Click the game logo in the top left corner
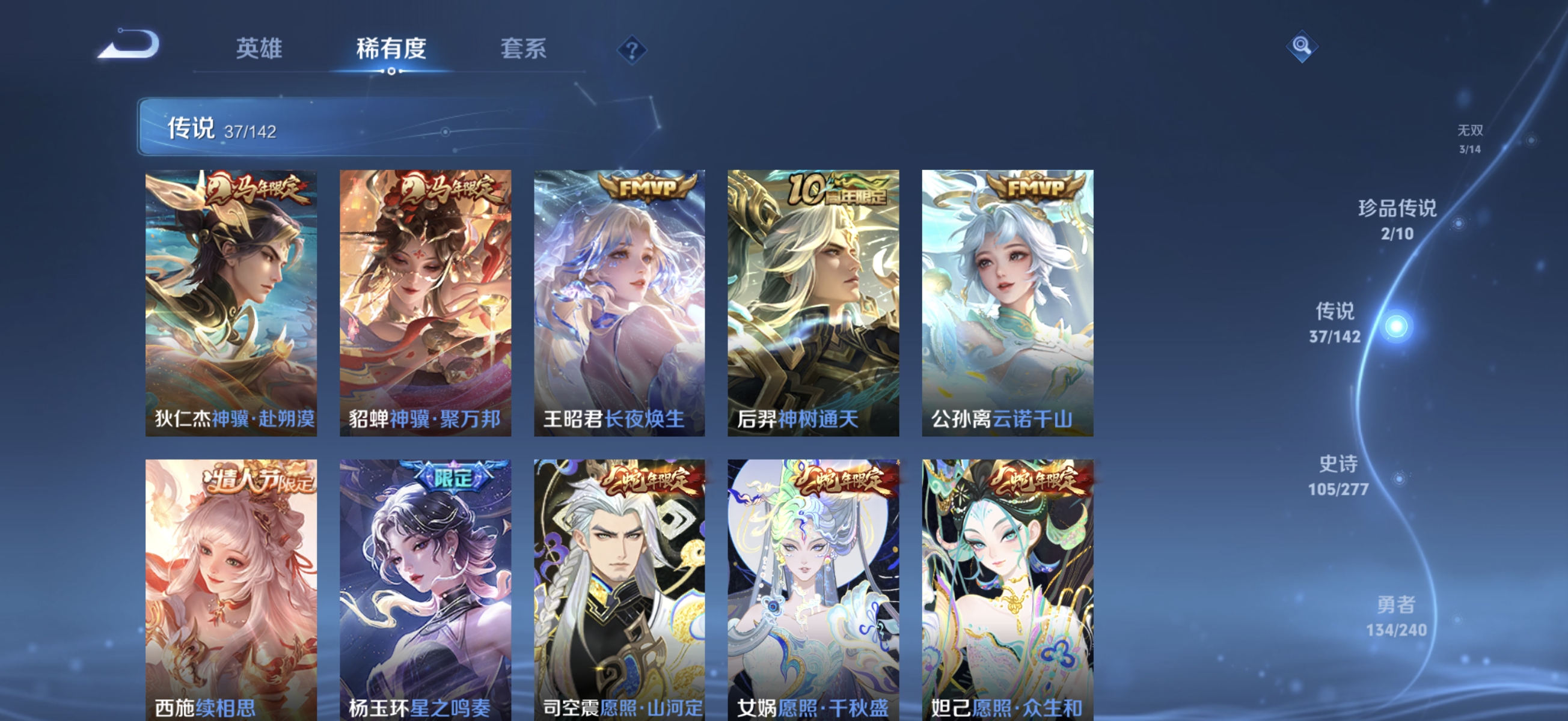 [129, 44]
